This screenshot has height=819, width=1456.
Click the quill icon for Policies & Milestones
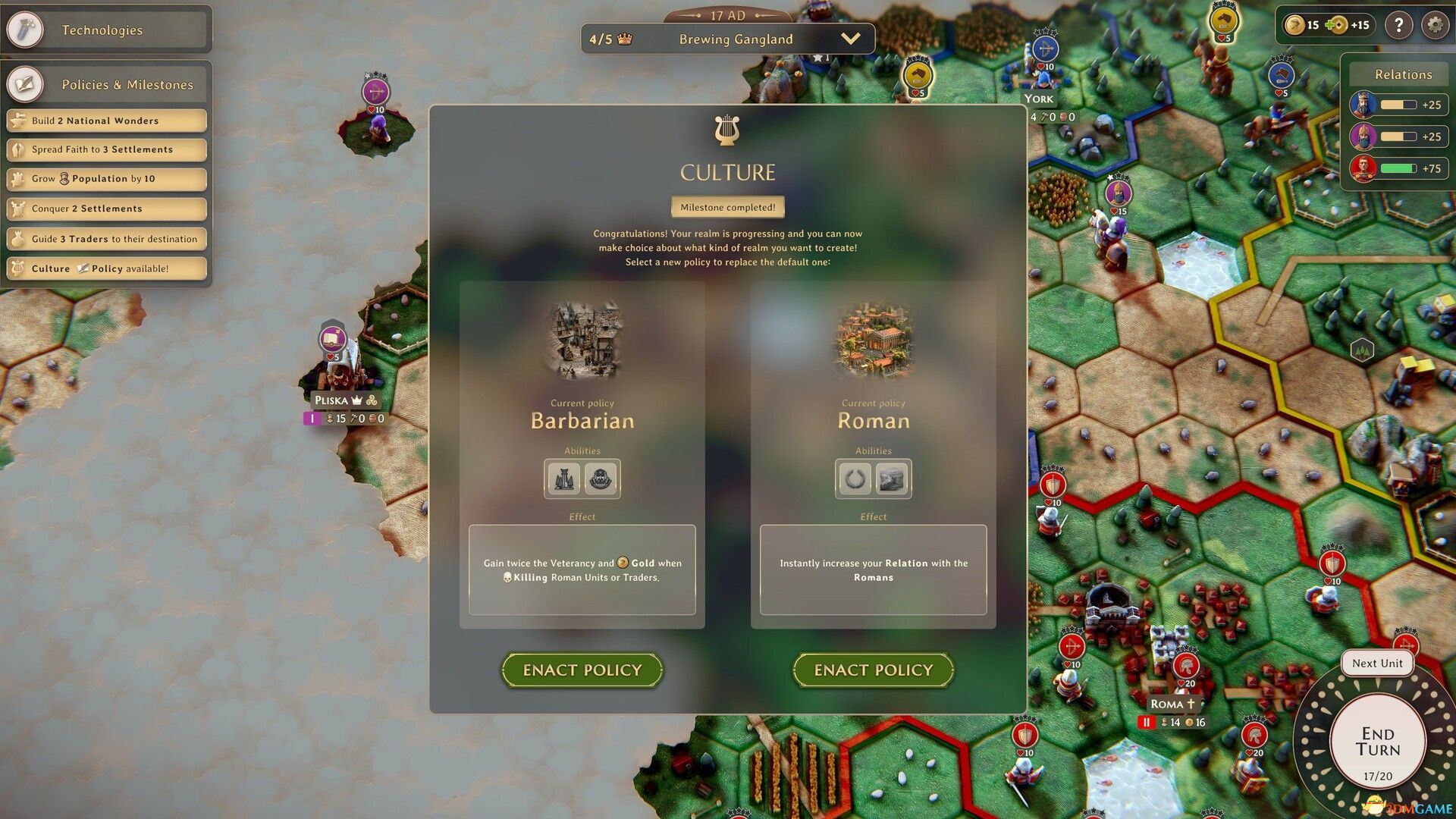tap(25, 83)
